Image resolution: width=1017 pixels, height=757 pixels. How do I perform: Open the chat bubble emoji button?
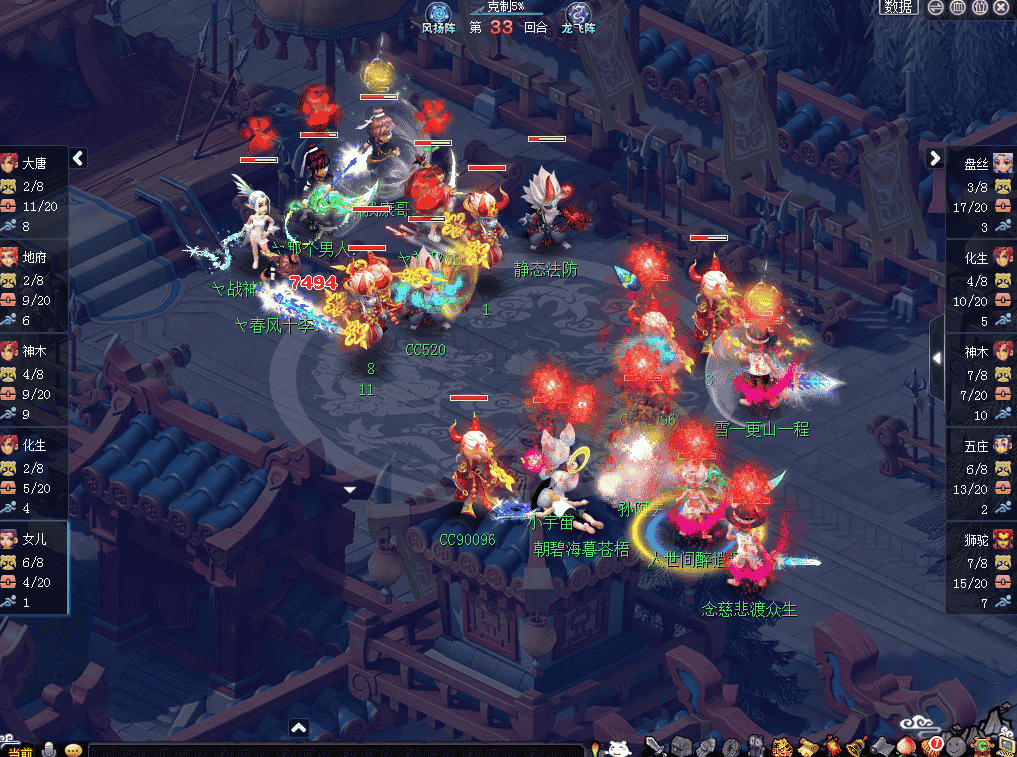point(73,749)
